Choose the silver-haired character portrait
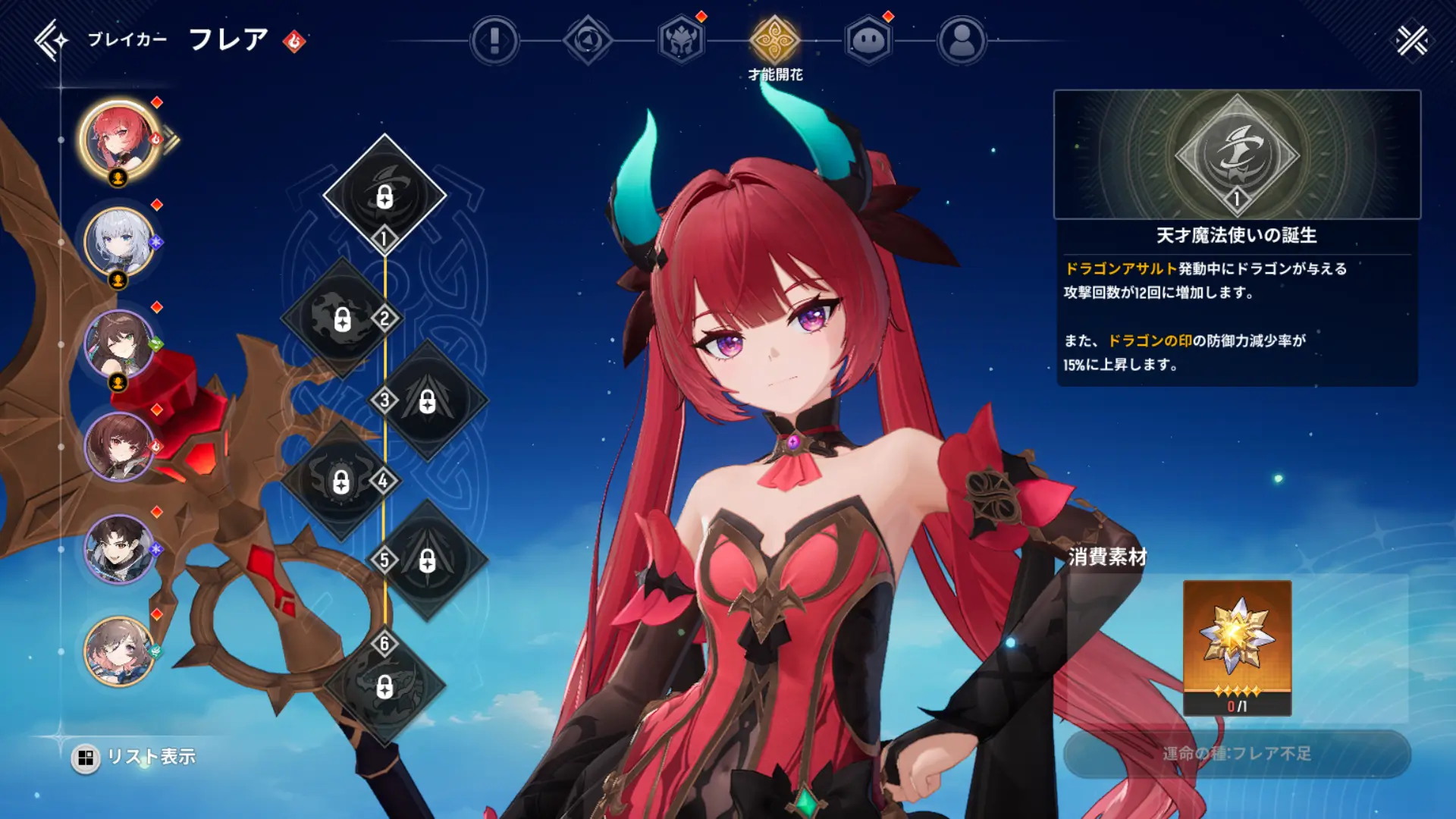The image size is (1456, 819). (x=118, y=242)
